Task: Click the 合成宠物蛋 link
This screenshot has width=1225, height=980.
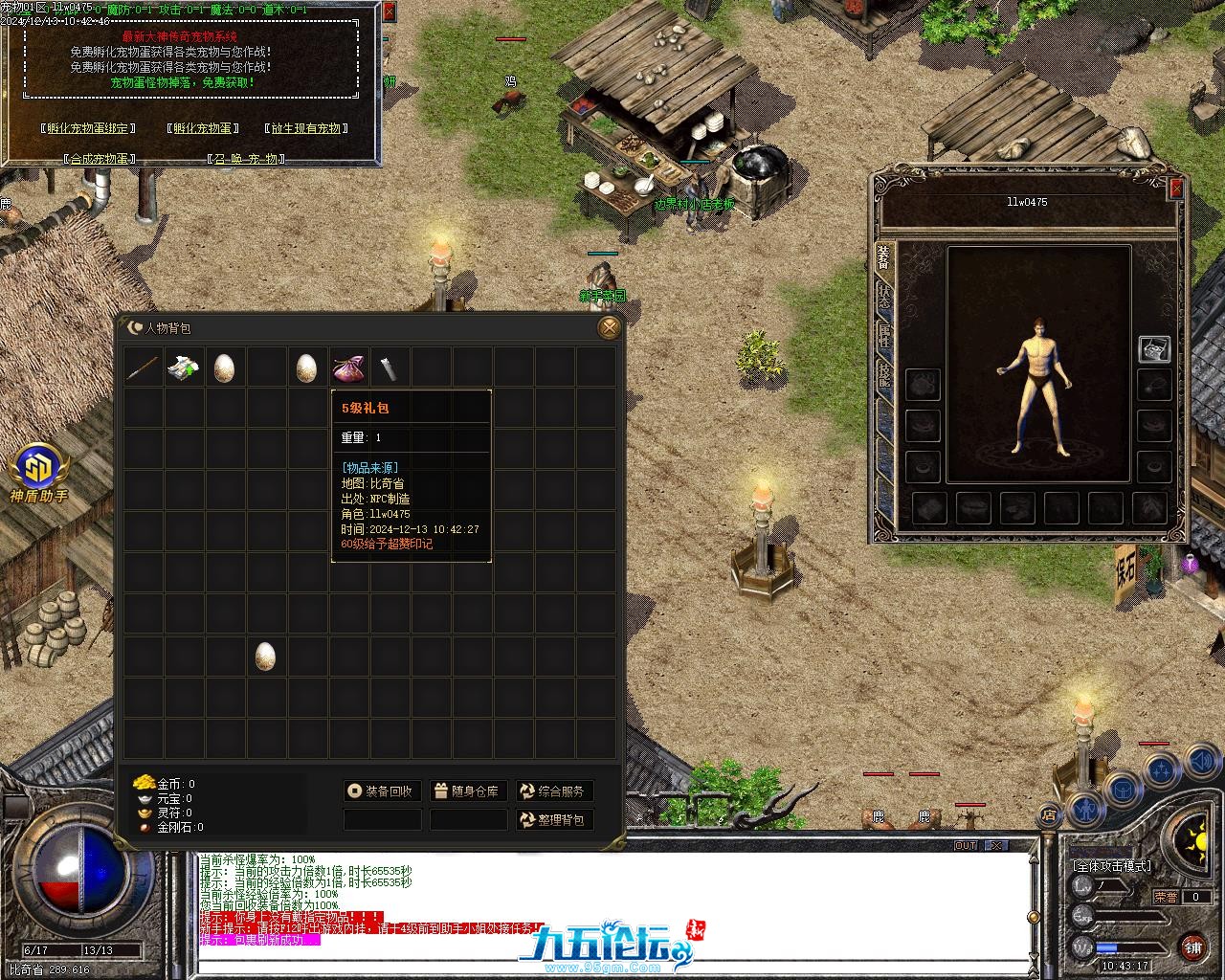Action: (100, 159)
